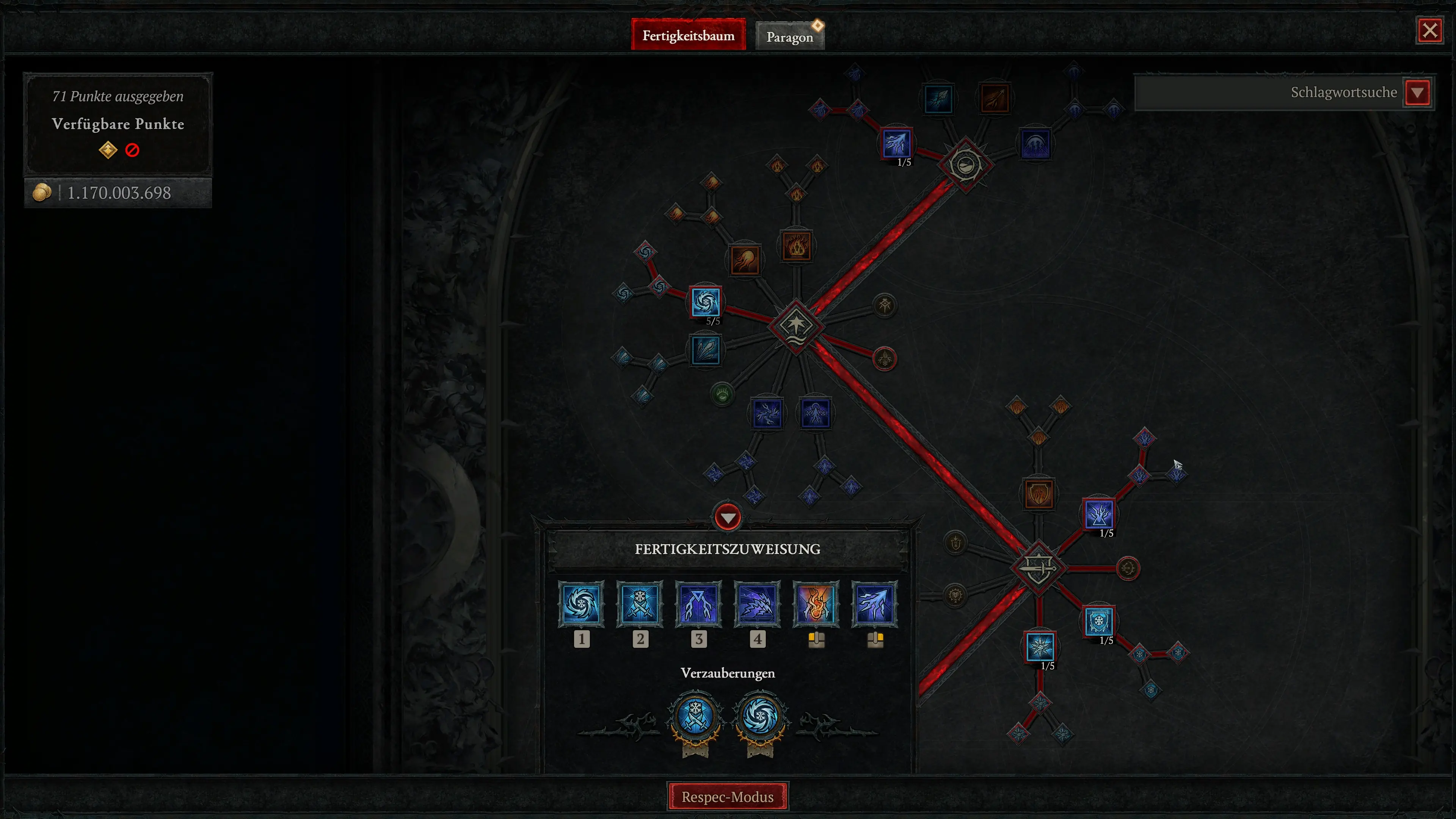Image resolution: width=1456 pixels, height=819 pixels.
Task: Select the Ice Blades skill in slot 2
Action: click(640, 604)
